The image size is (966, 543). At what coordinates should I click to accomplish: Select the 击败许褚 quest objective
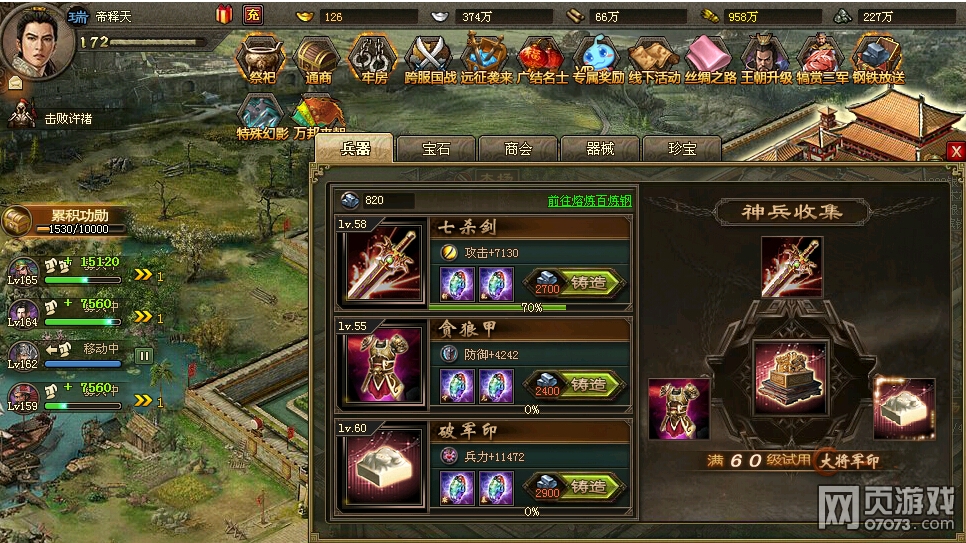click(x=68, y=118)
